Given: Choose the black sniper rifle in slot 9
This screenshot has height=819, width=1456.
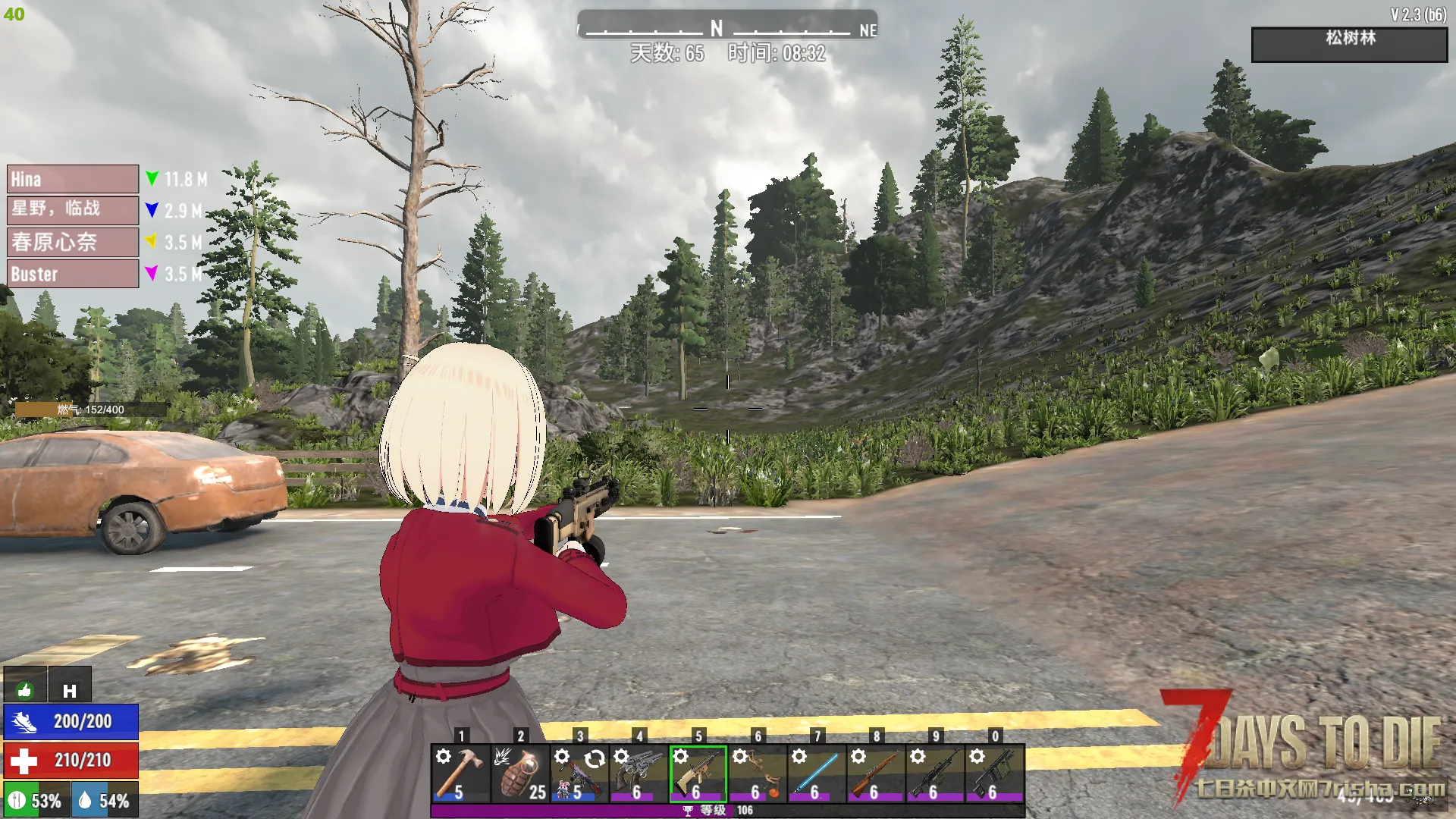Looking at the screenshot, I should tap(934, 773).
